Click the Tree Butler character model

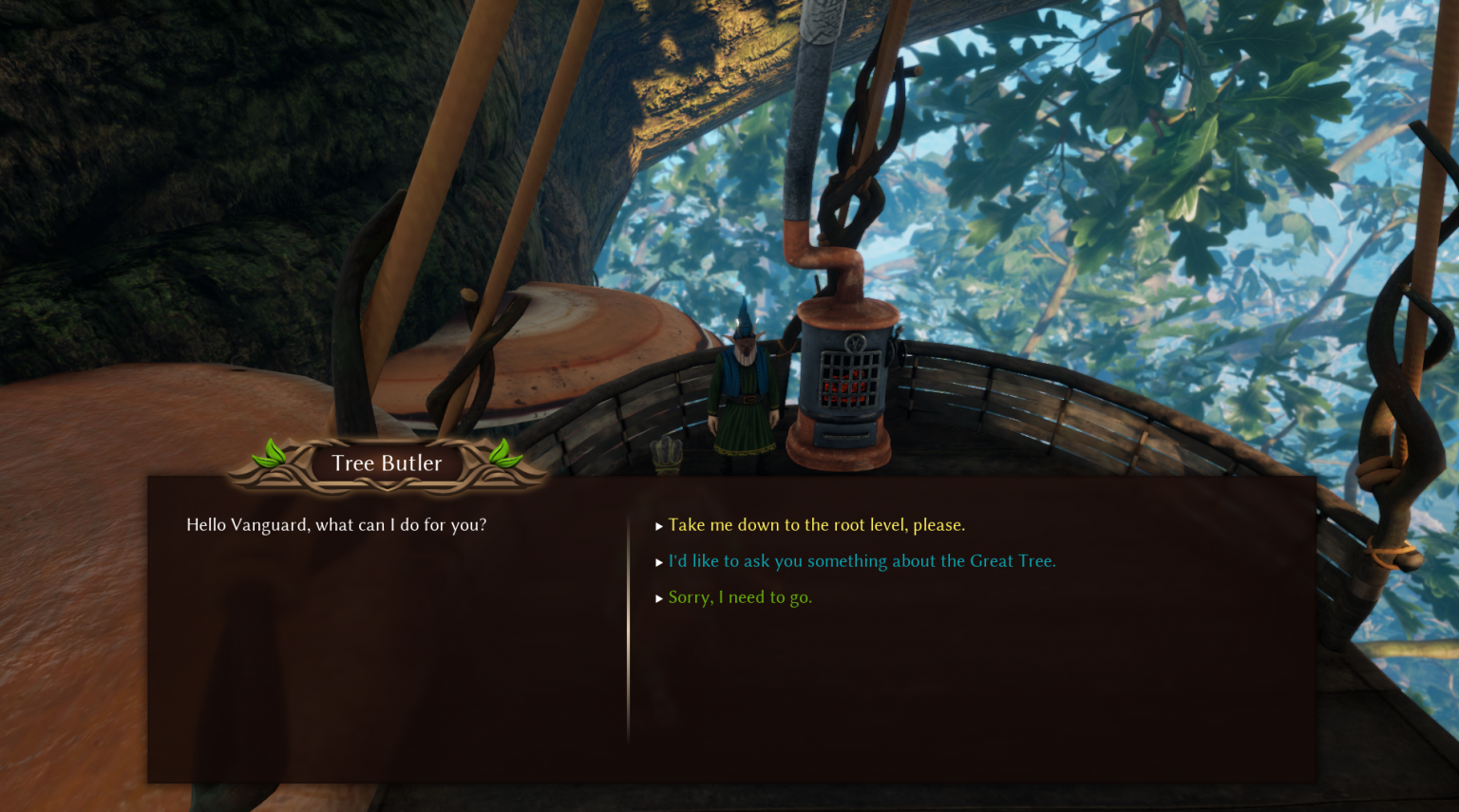743,389
